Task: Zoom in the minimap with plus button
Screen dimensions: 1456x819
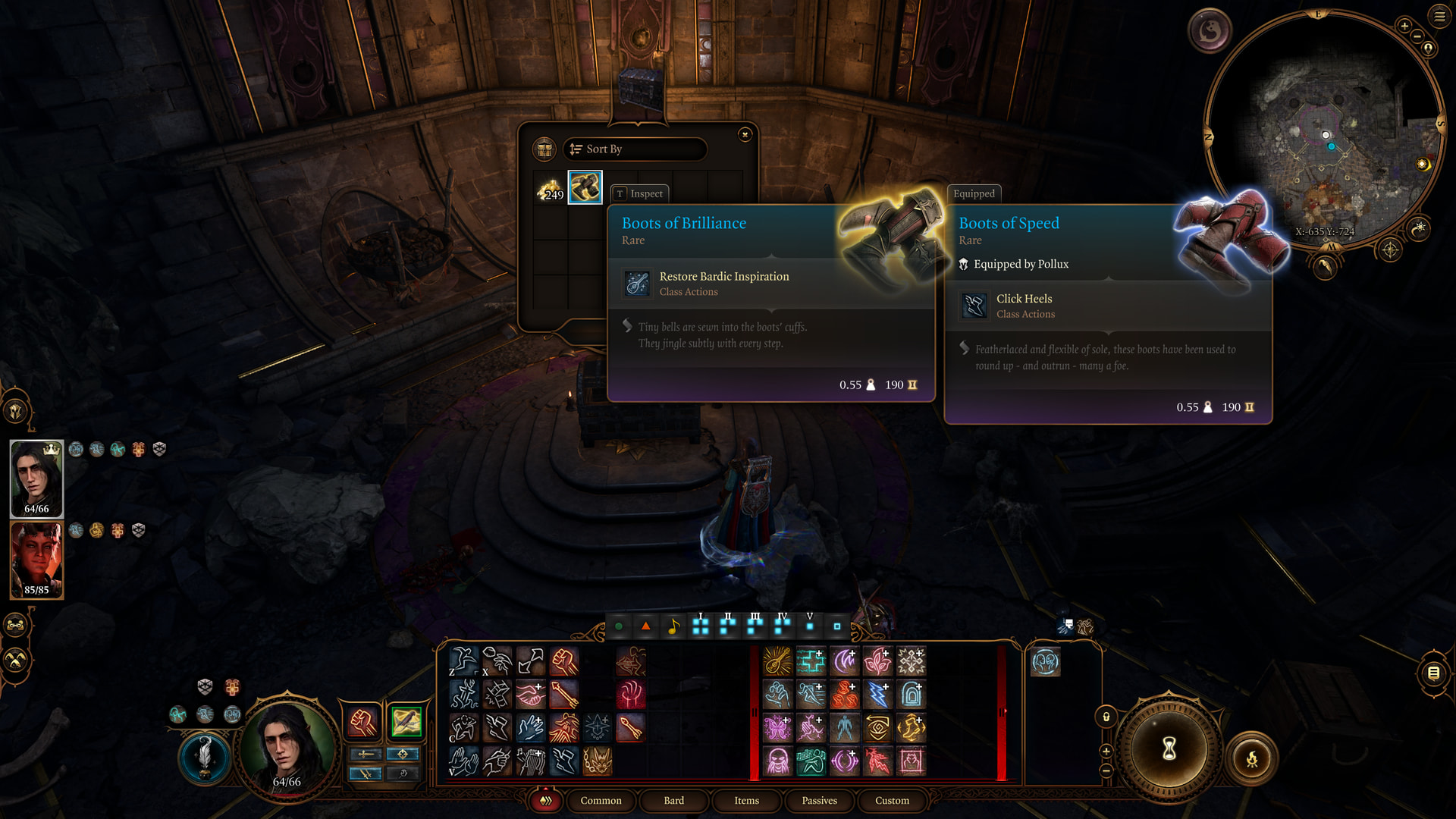Action: point(1404,27)
